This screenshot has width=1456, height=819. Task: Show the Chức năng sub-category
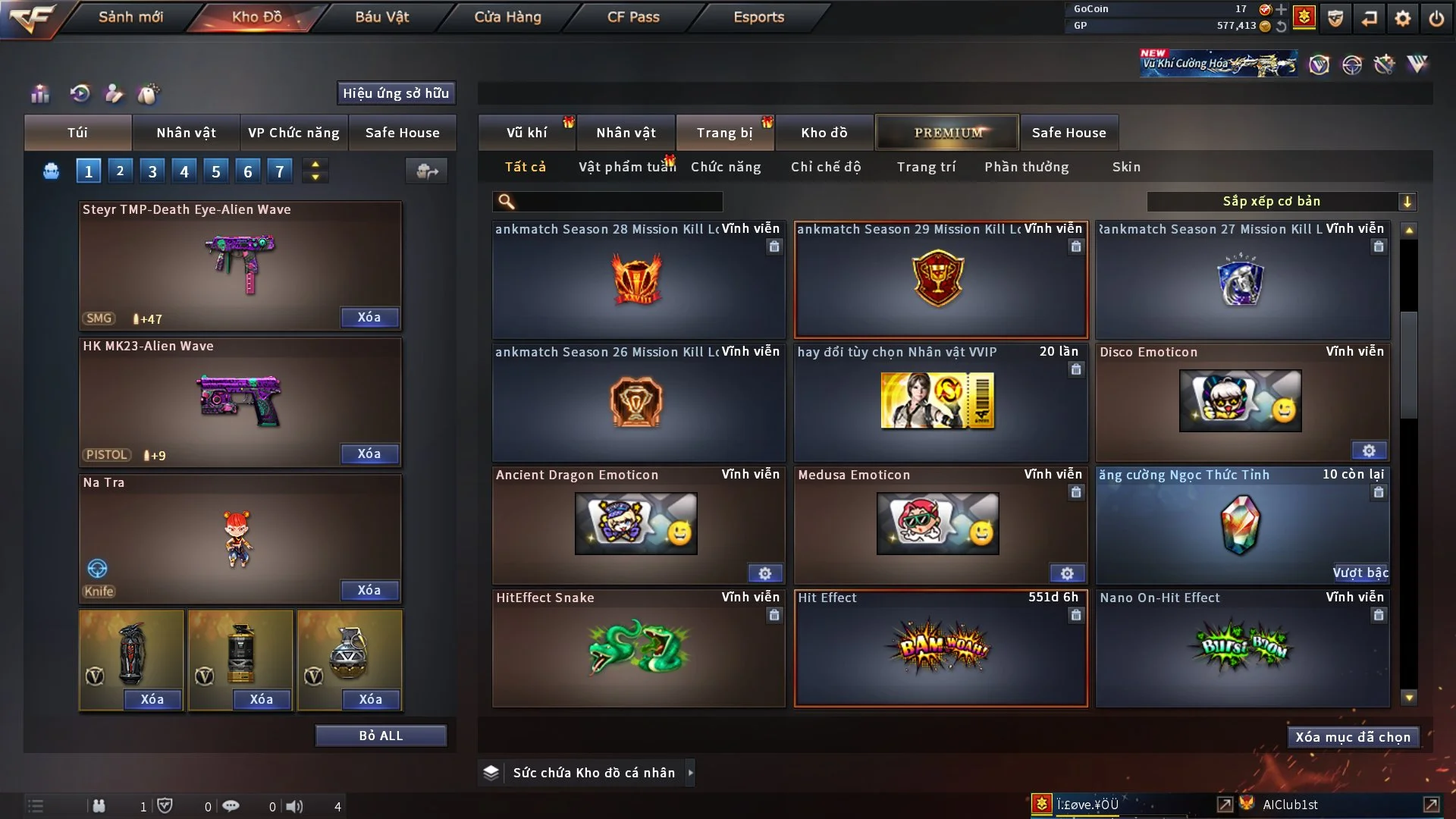(x=726, y=167)
